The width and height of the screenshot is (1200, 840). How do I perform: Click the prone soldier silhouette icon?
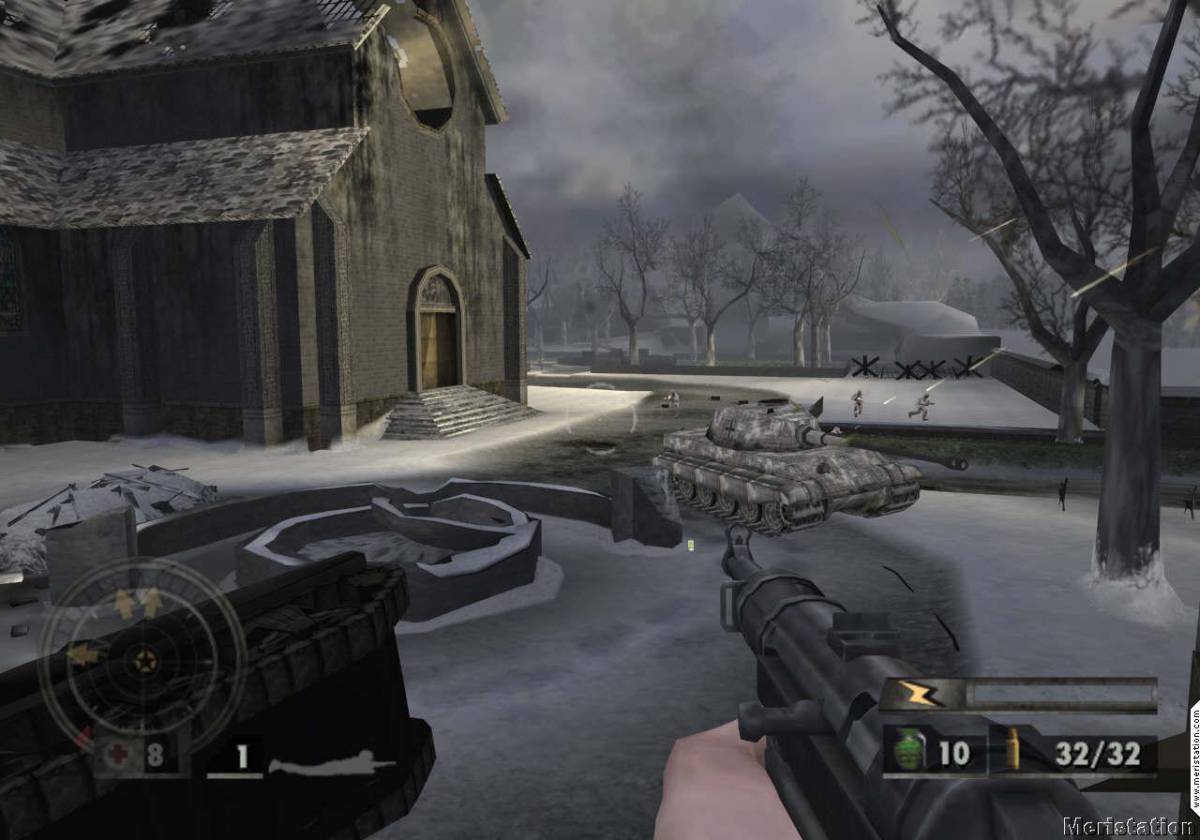pos(330,766)
